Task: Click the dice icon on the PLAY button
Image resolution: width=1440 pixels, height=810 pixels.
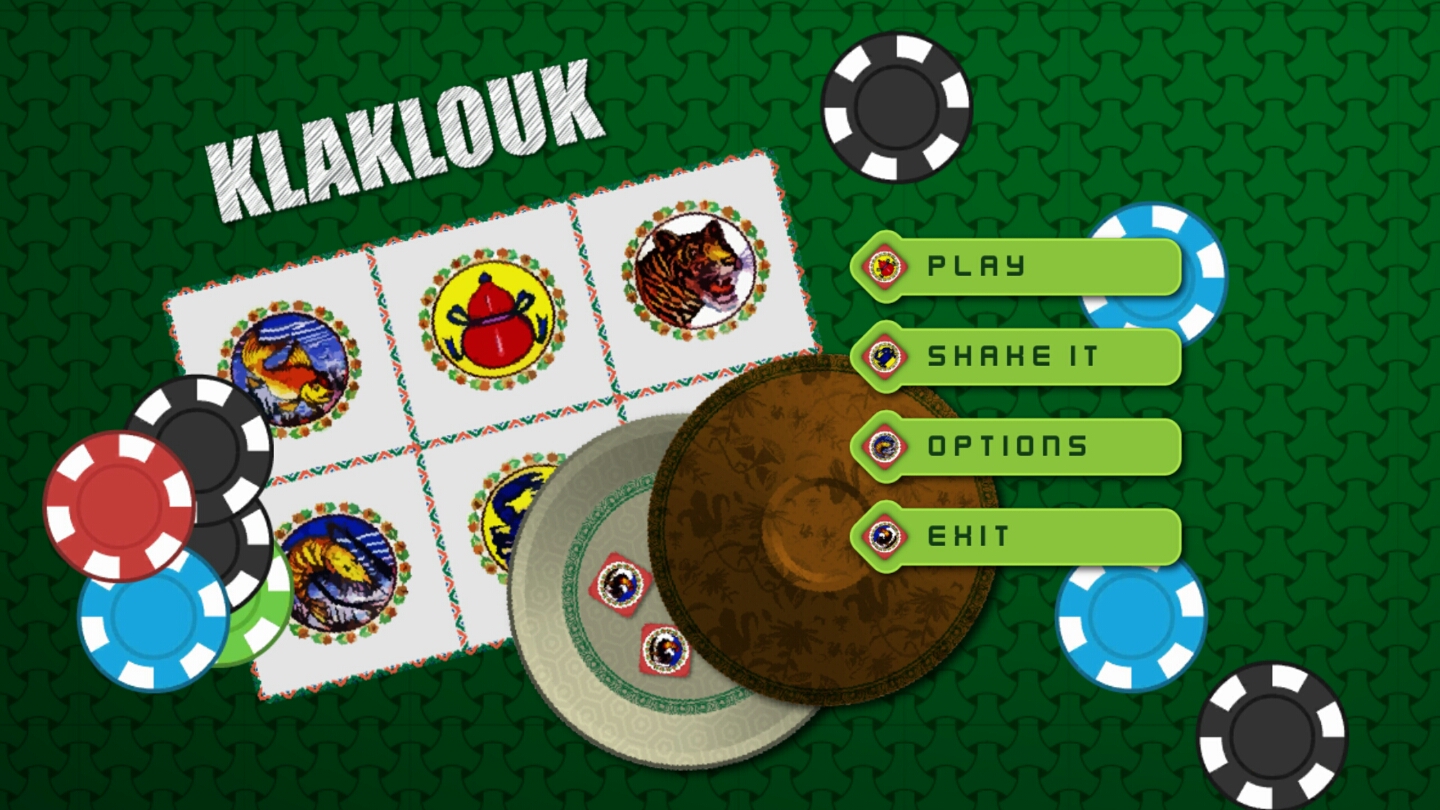Action: pos(884,265)
